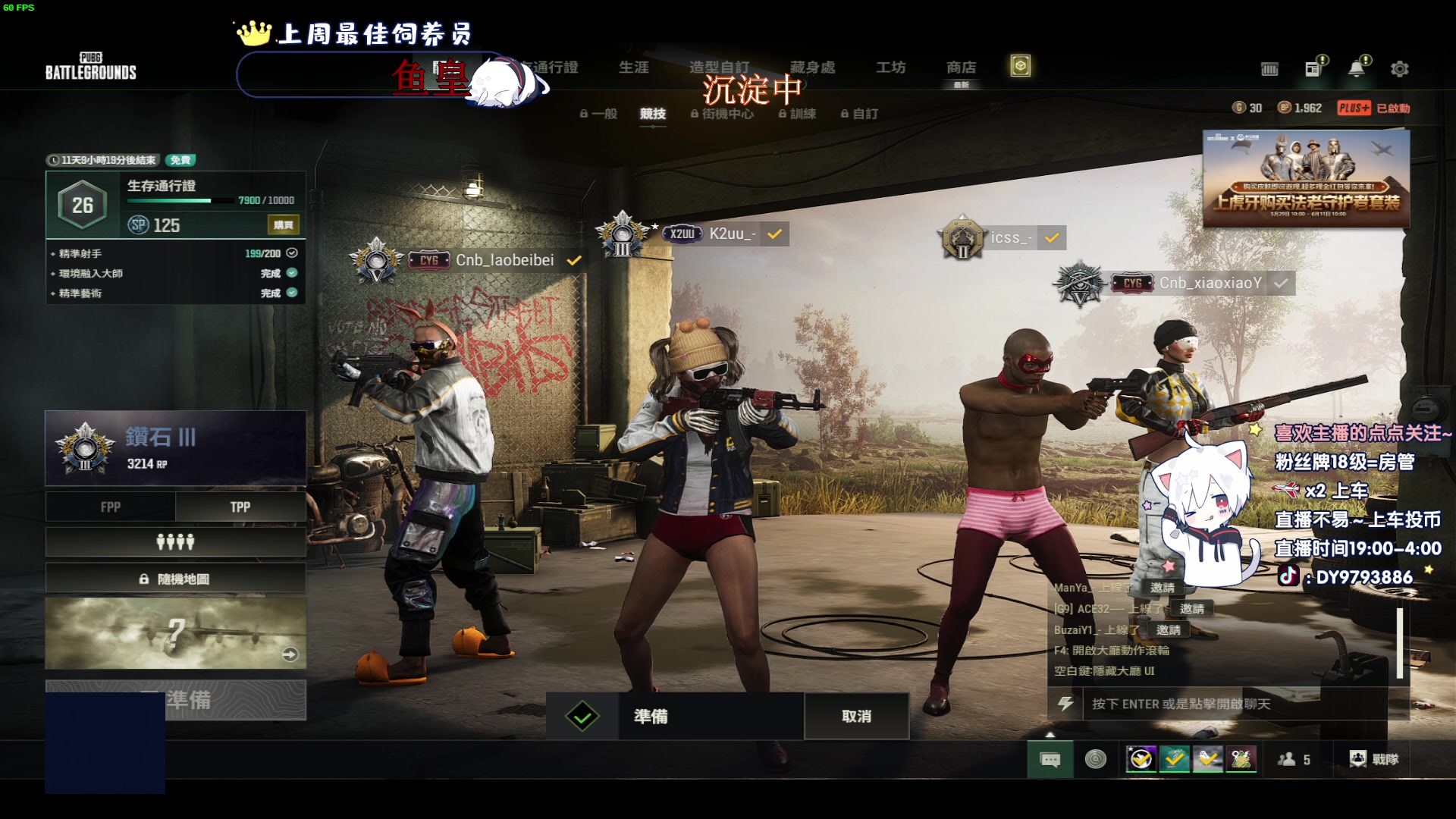The height and width of the screenshot is (819, 1456).
Task: Open the settings gear icon
Action: (1399, 69)
